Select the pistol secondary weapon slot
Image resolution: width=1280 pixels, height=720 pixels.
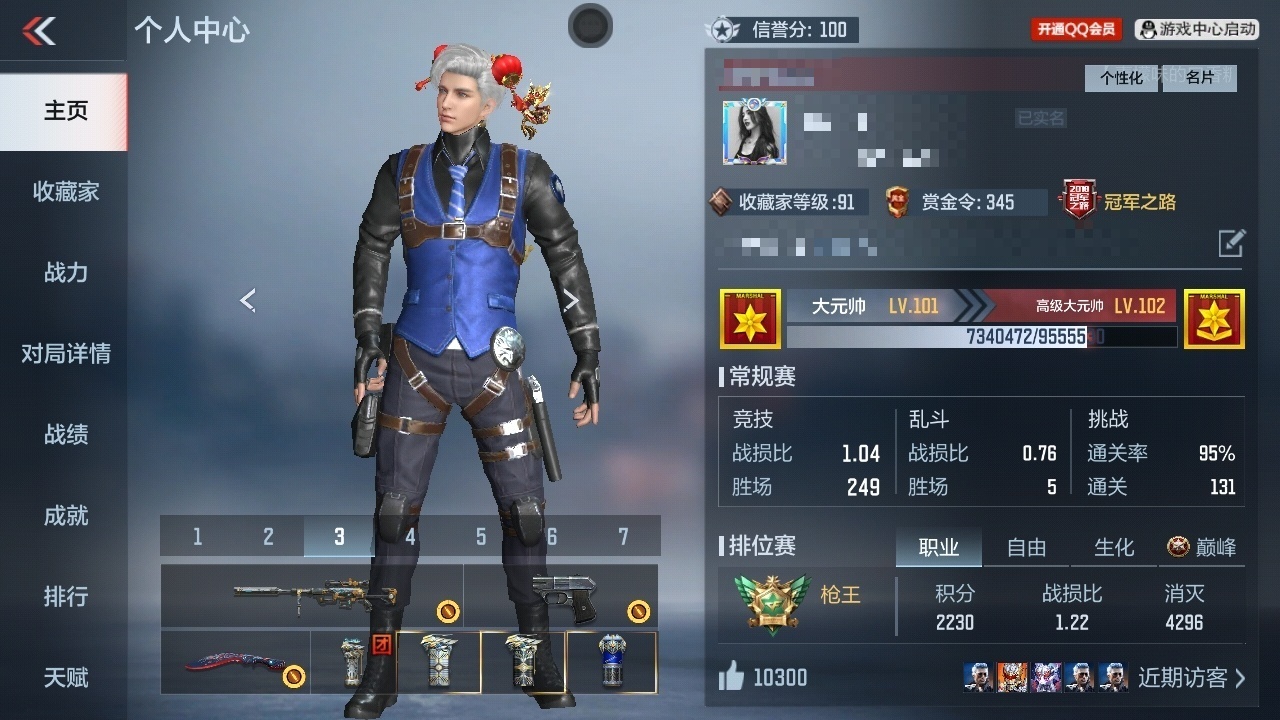click(561, 596)
